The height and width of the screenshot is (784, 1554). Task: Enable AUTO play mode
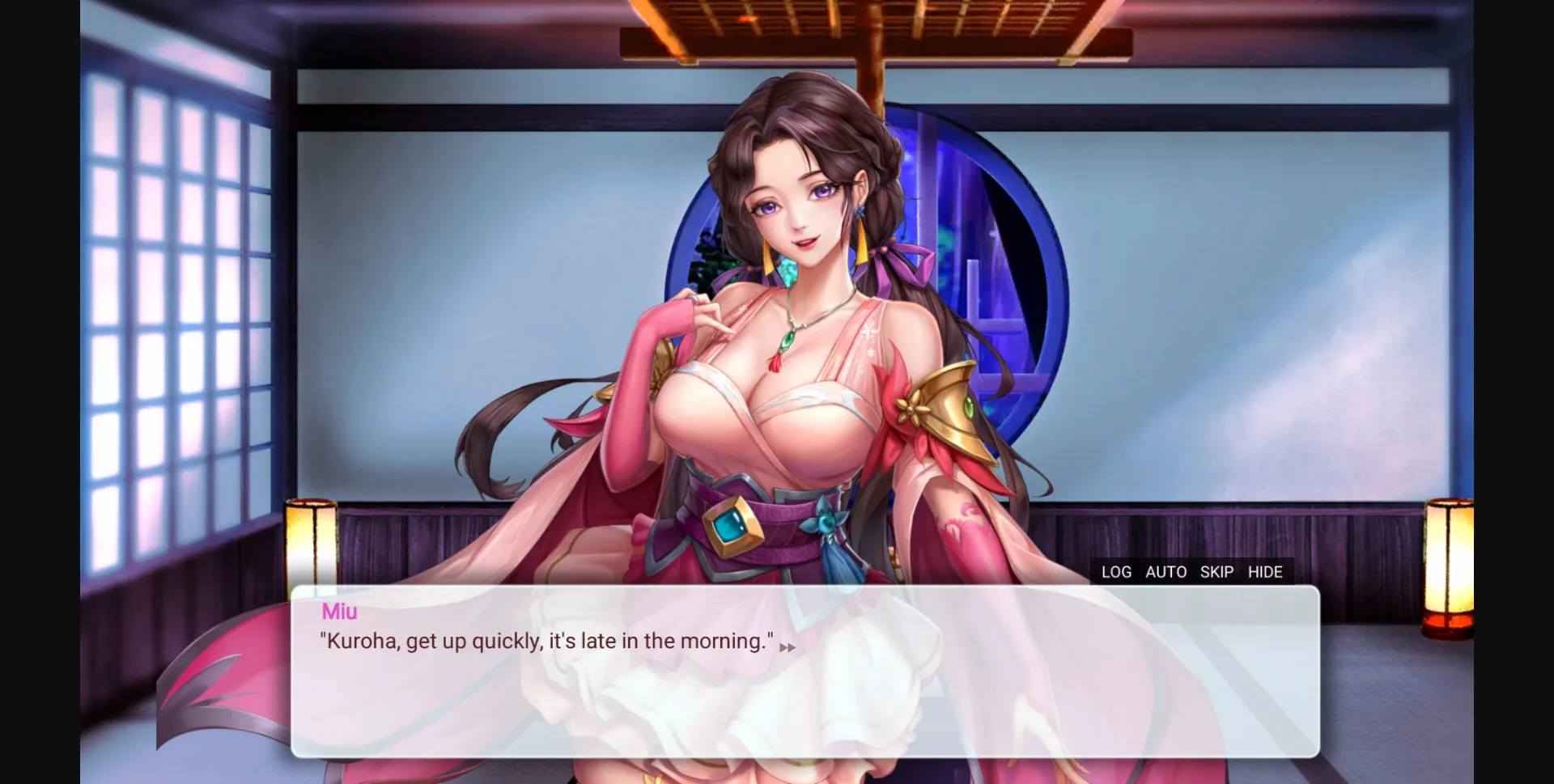(1165, 572)
